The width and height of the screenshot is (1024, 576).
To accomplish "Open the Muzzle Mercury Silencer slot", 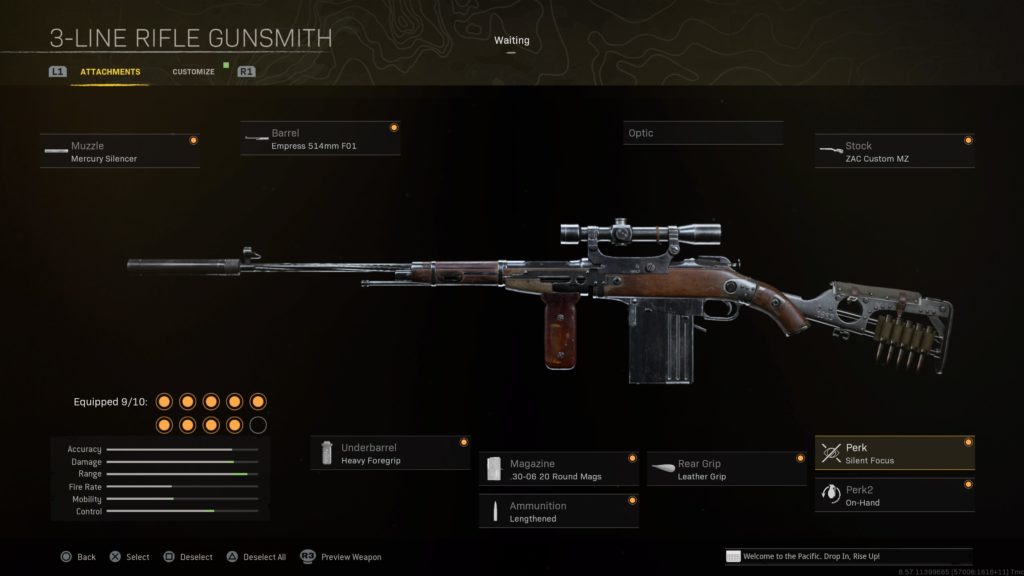I will (x=120, y=152).
